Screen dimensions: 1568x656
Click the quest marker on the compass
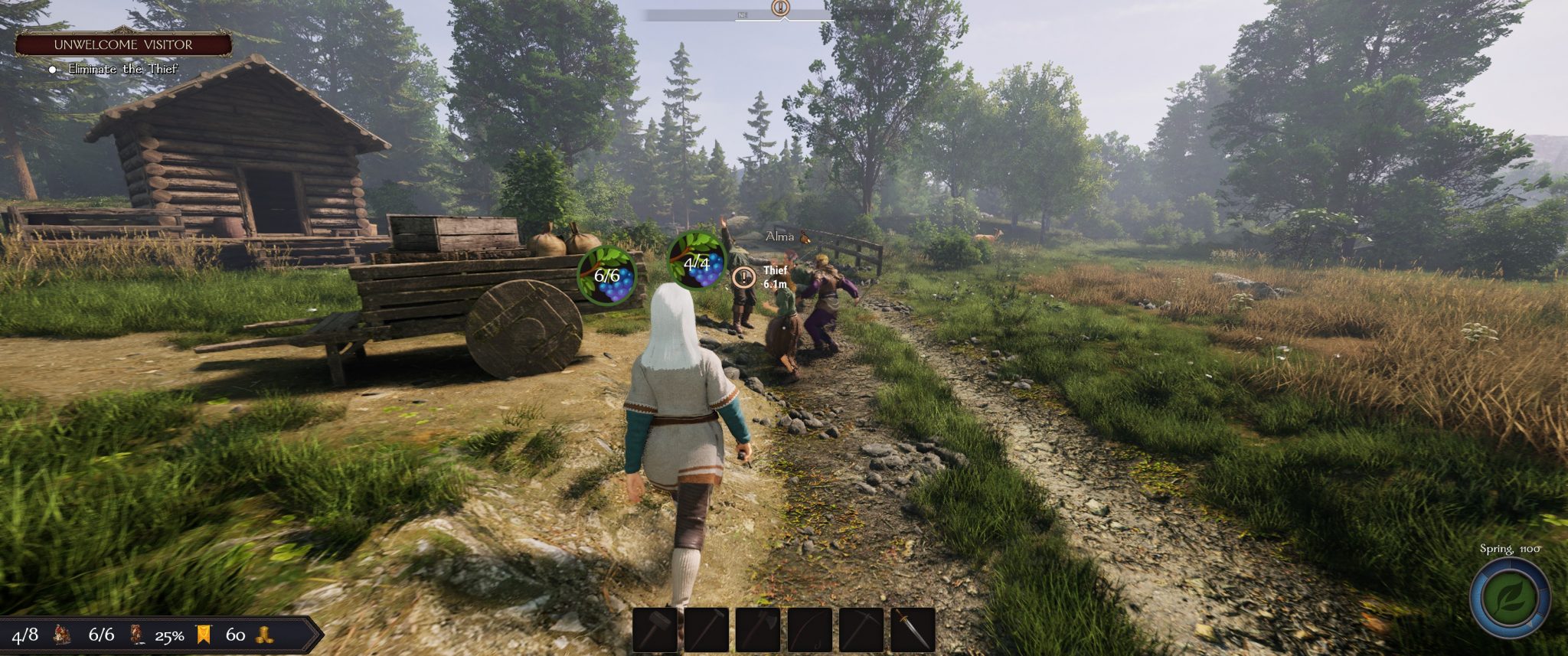[780, 8]
